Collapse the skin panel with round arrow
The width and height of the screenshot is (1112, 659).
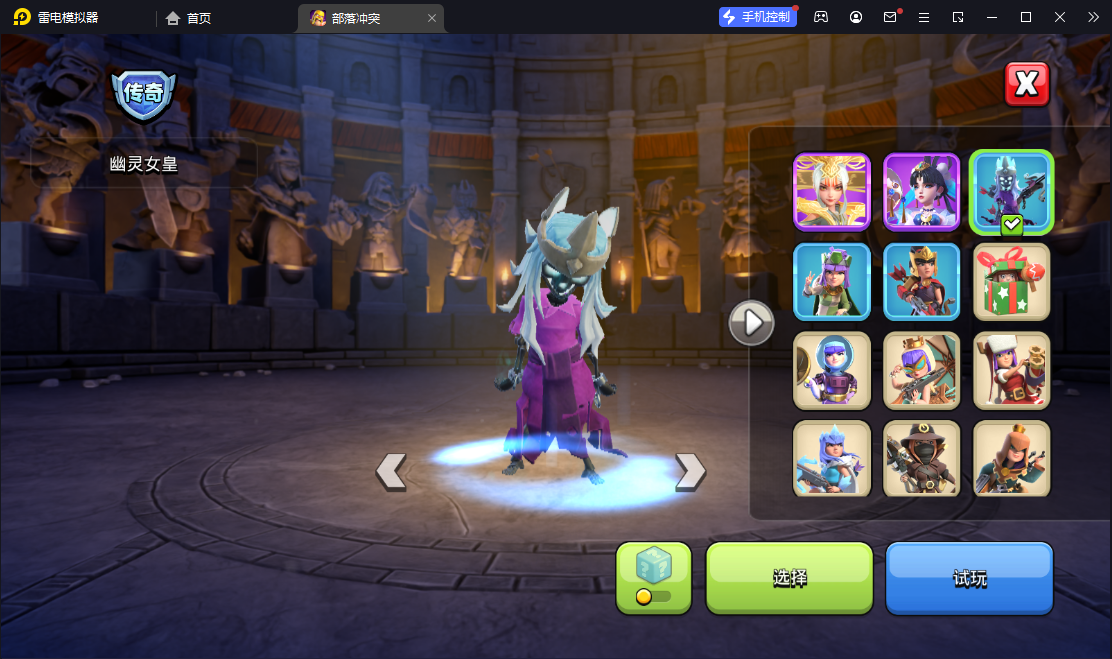[x=751, y=322]
